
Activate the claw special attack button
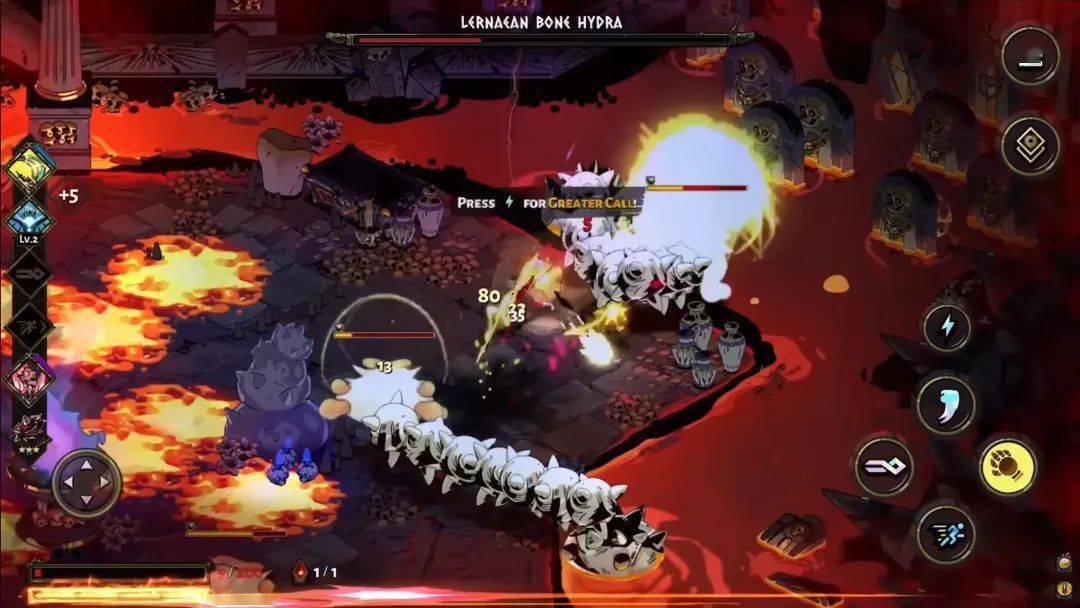click(945, 403)
